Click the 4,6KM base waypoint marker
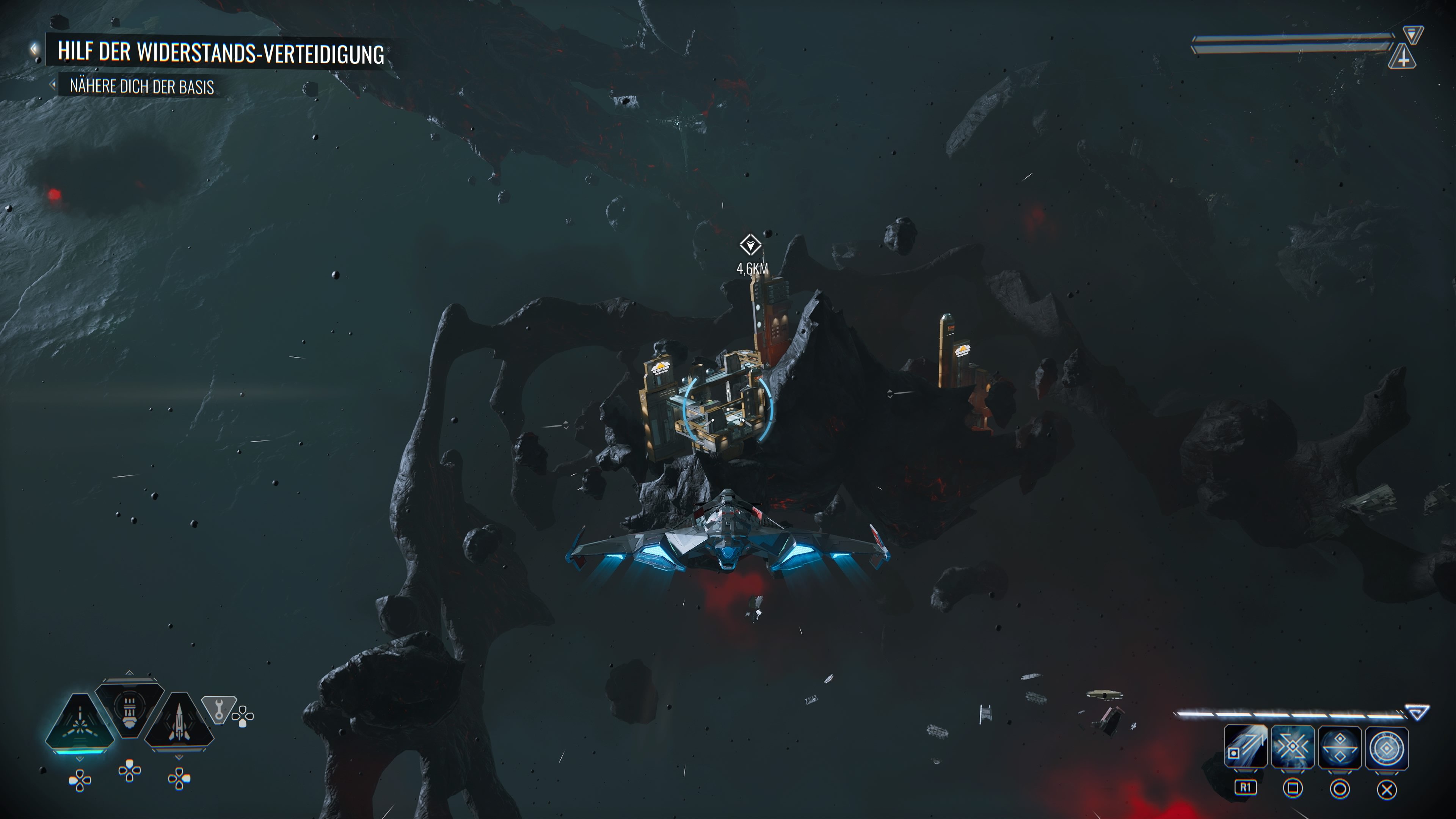This screenshot has height=819, width=1456. (x=751, y=245)
